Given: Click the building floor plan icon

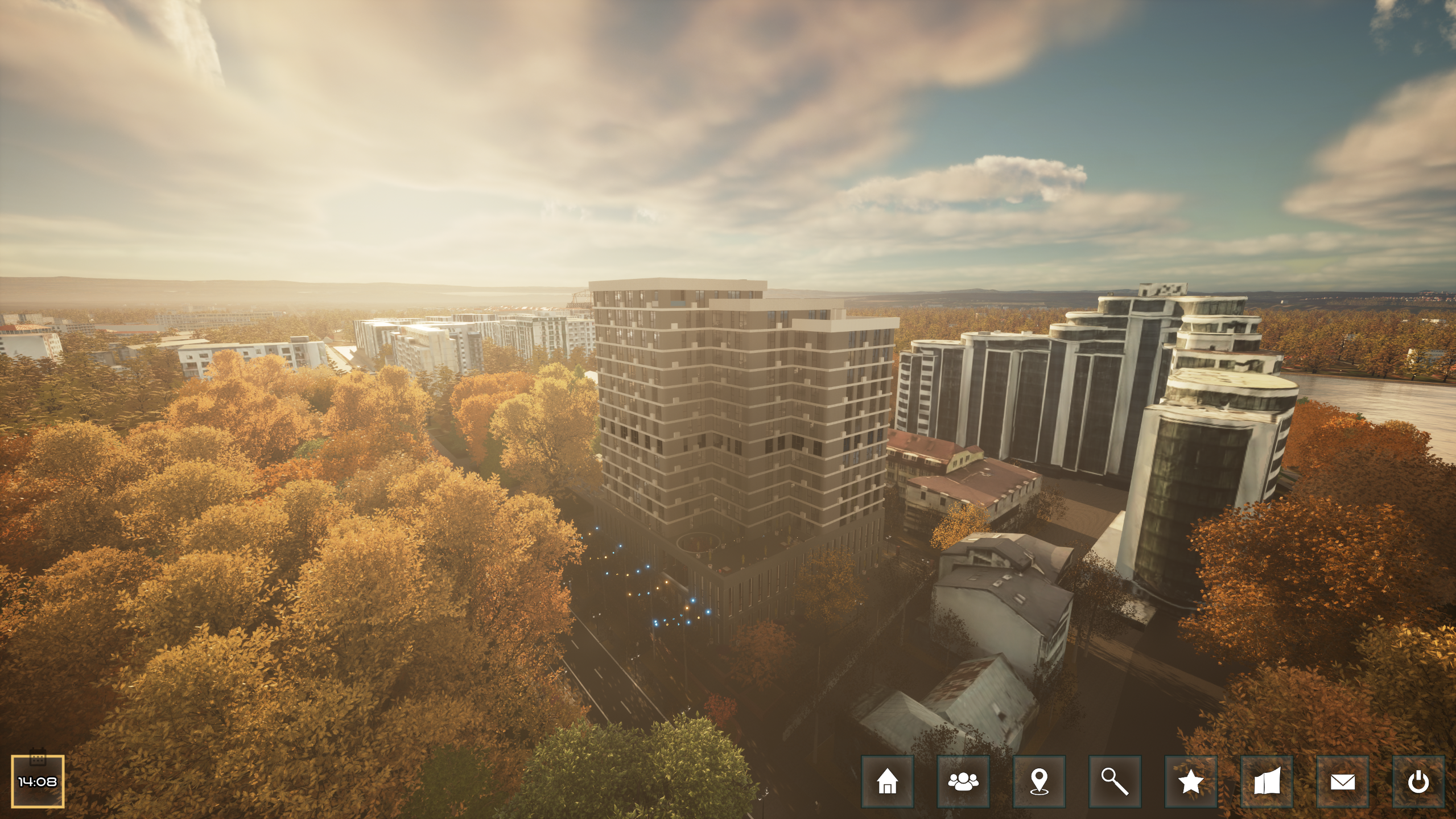Looking at the screenshot, I should tap(1267, 781).
